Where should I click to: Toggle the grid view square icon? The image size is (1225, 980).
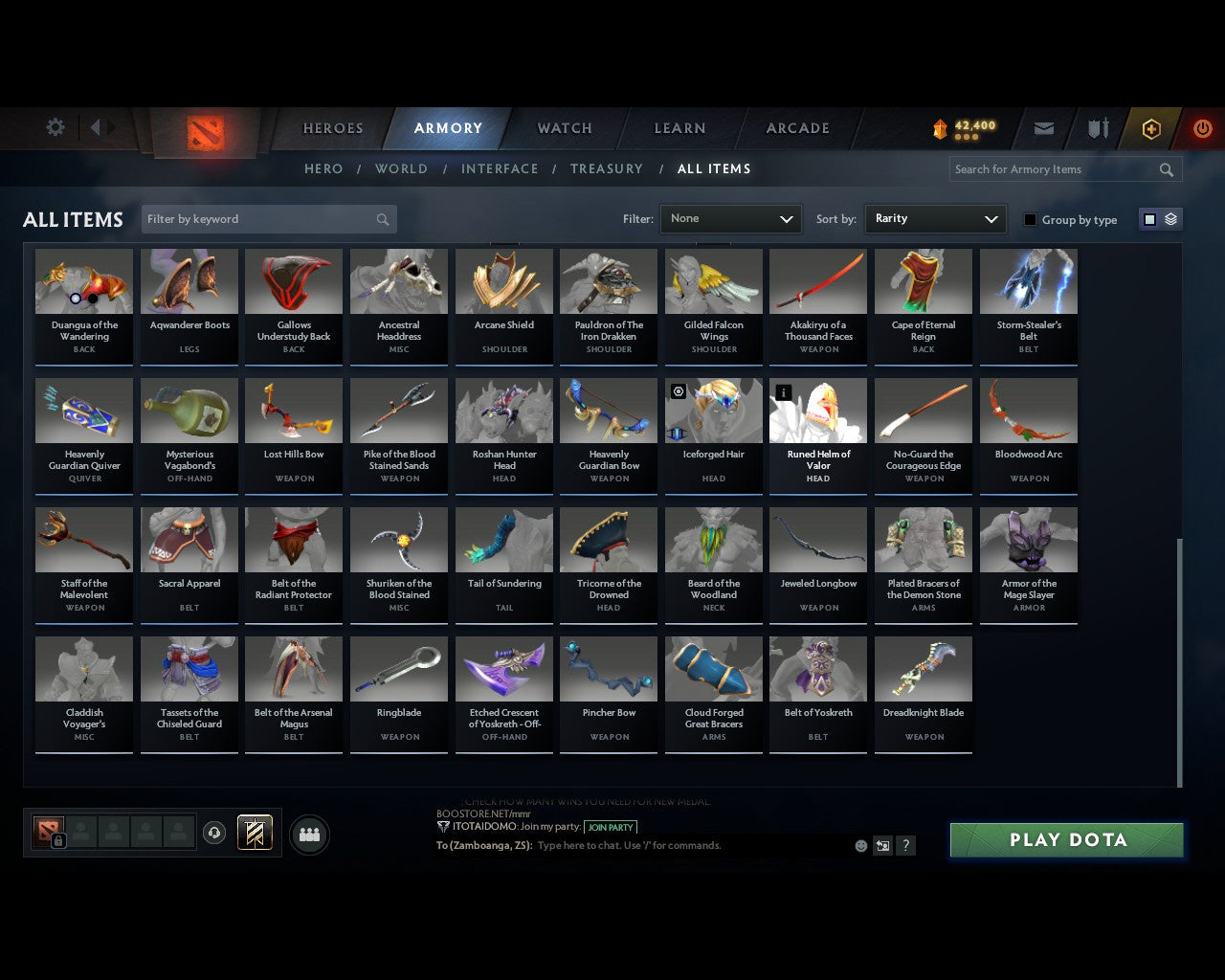(x=1149, y=219)
